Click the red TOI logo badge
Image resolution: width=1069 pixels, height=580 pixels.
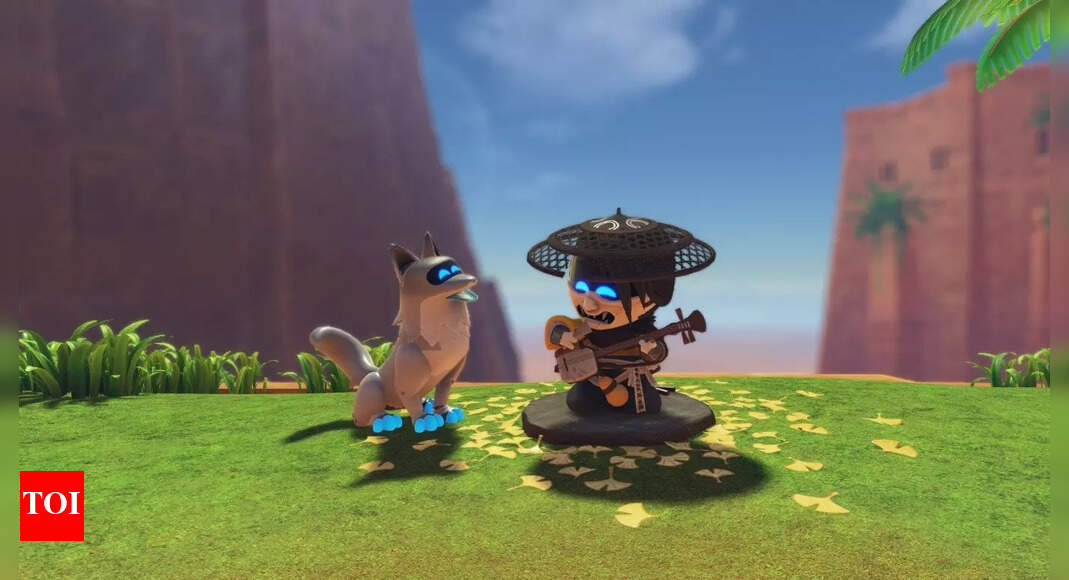[x=52, y=505]
